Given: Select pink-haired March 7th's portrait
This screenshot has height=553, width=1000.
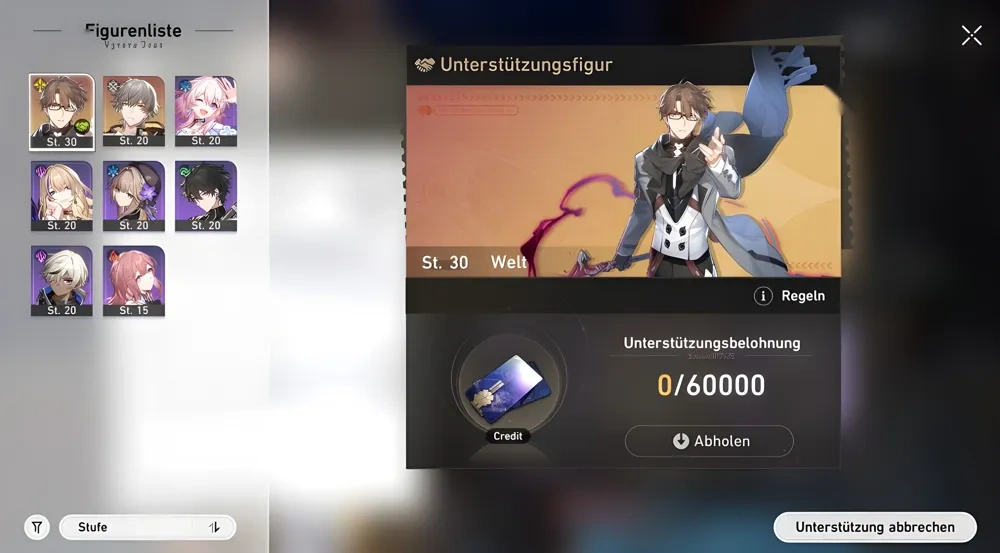Looking at the screenshot, I should (206, 111).
